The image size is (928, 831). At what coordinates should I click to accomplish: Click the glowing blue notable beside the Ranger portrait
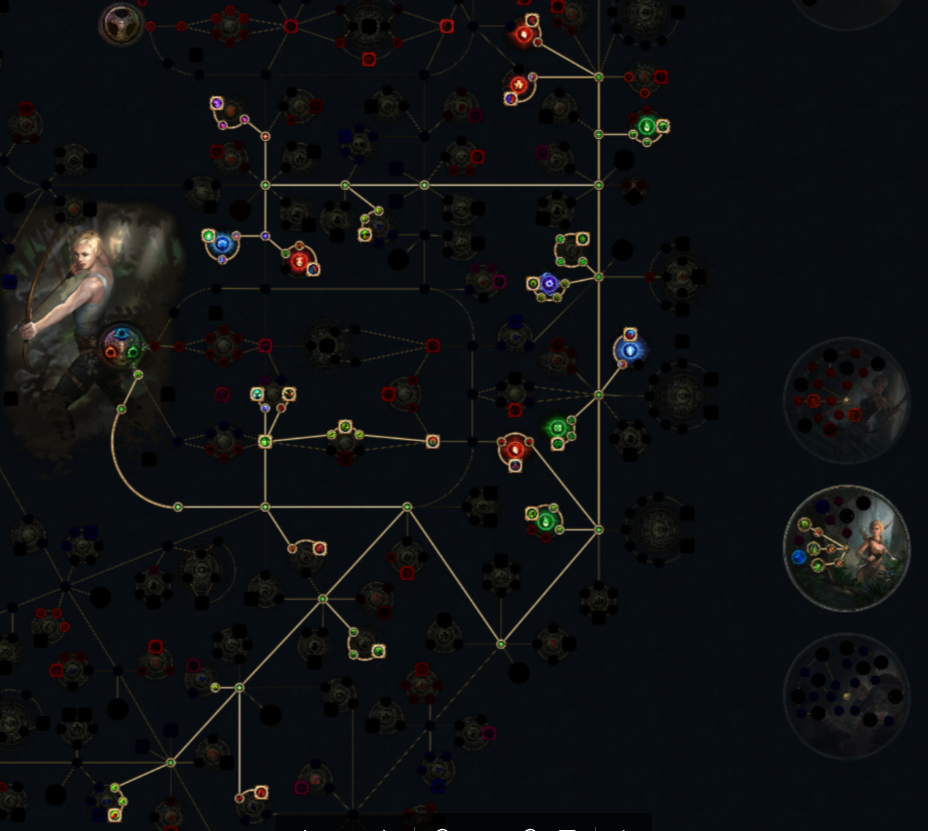pos(222,243)
